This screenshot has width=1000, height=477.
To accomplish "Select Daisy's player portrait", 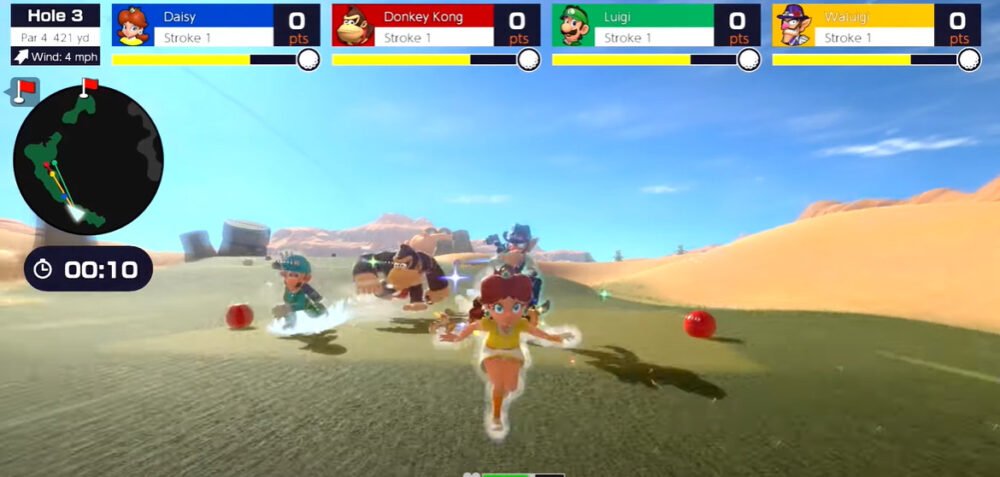I will [x=131, y=26].
